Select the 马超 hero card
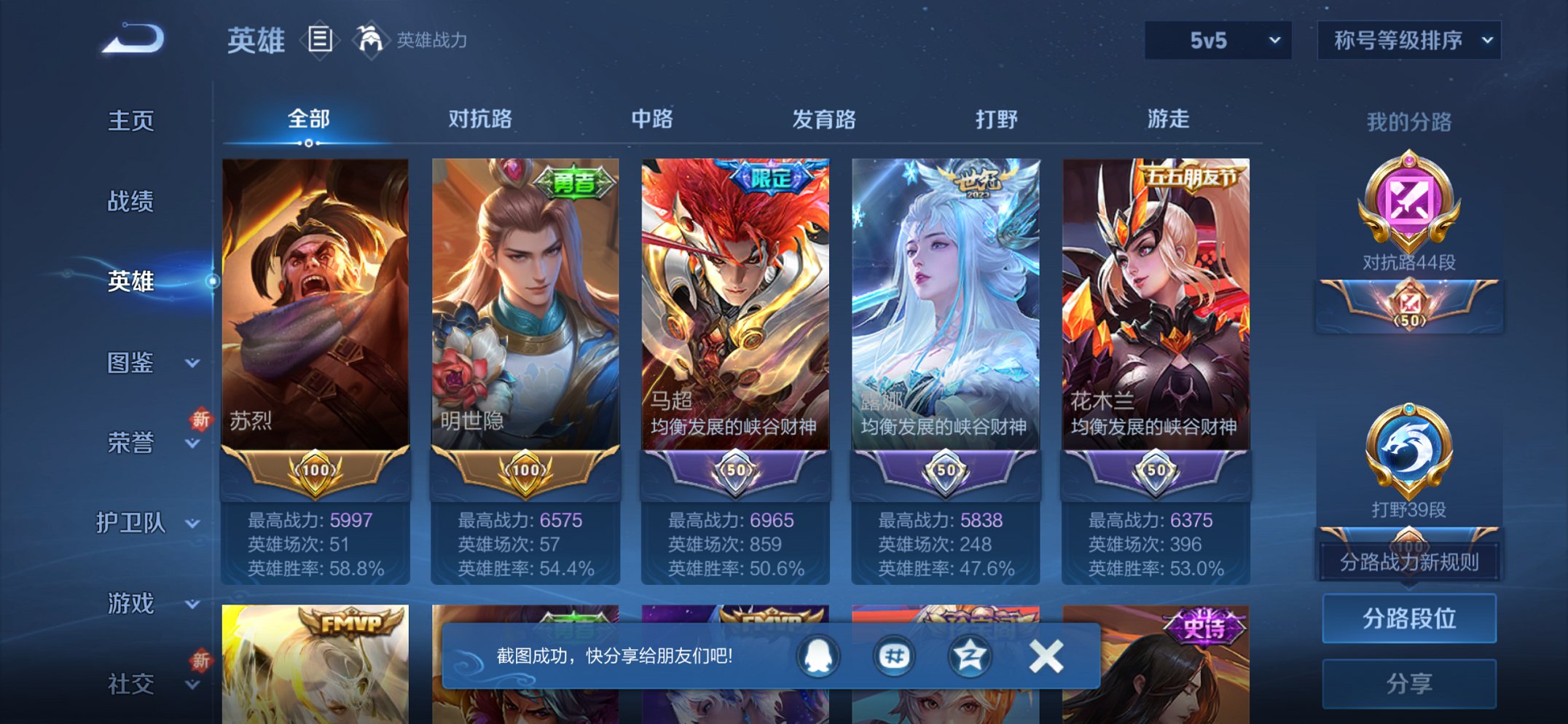The width and height of the screenshot is (1568, 724). [x=736, y=328]
